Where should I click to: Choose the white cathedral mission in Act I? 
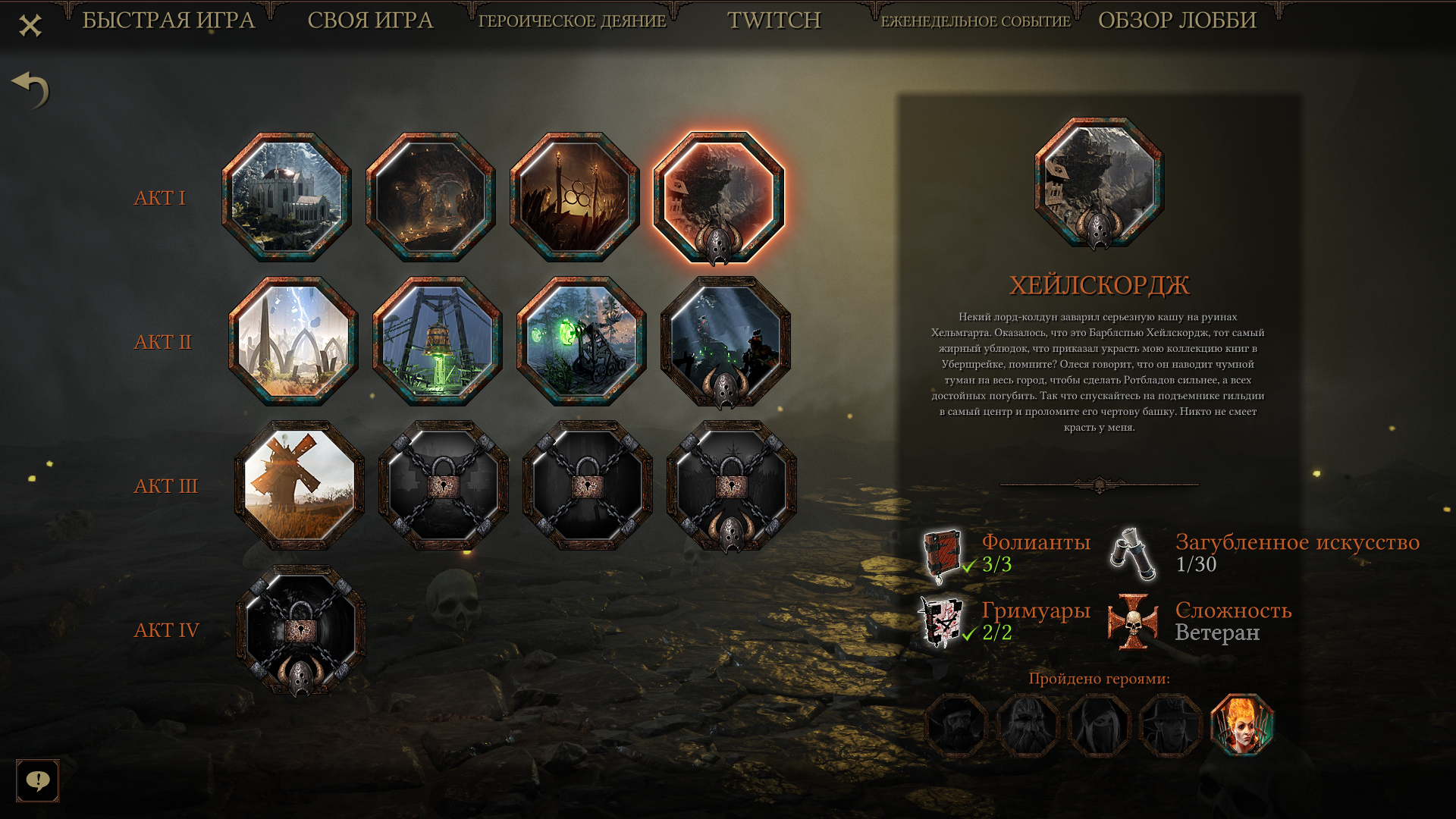287,197
